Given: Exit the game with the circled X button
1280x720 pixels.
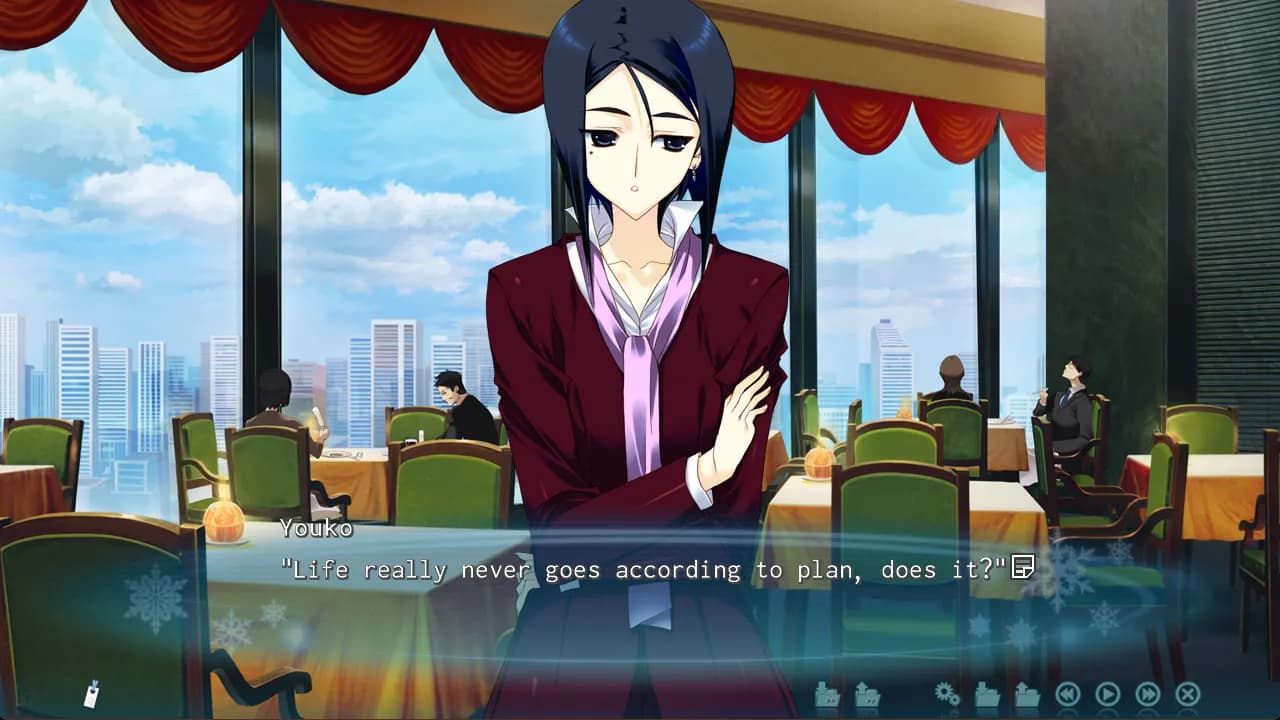Looking at the screenshot, I should (1186, 694).
